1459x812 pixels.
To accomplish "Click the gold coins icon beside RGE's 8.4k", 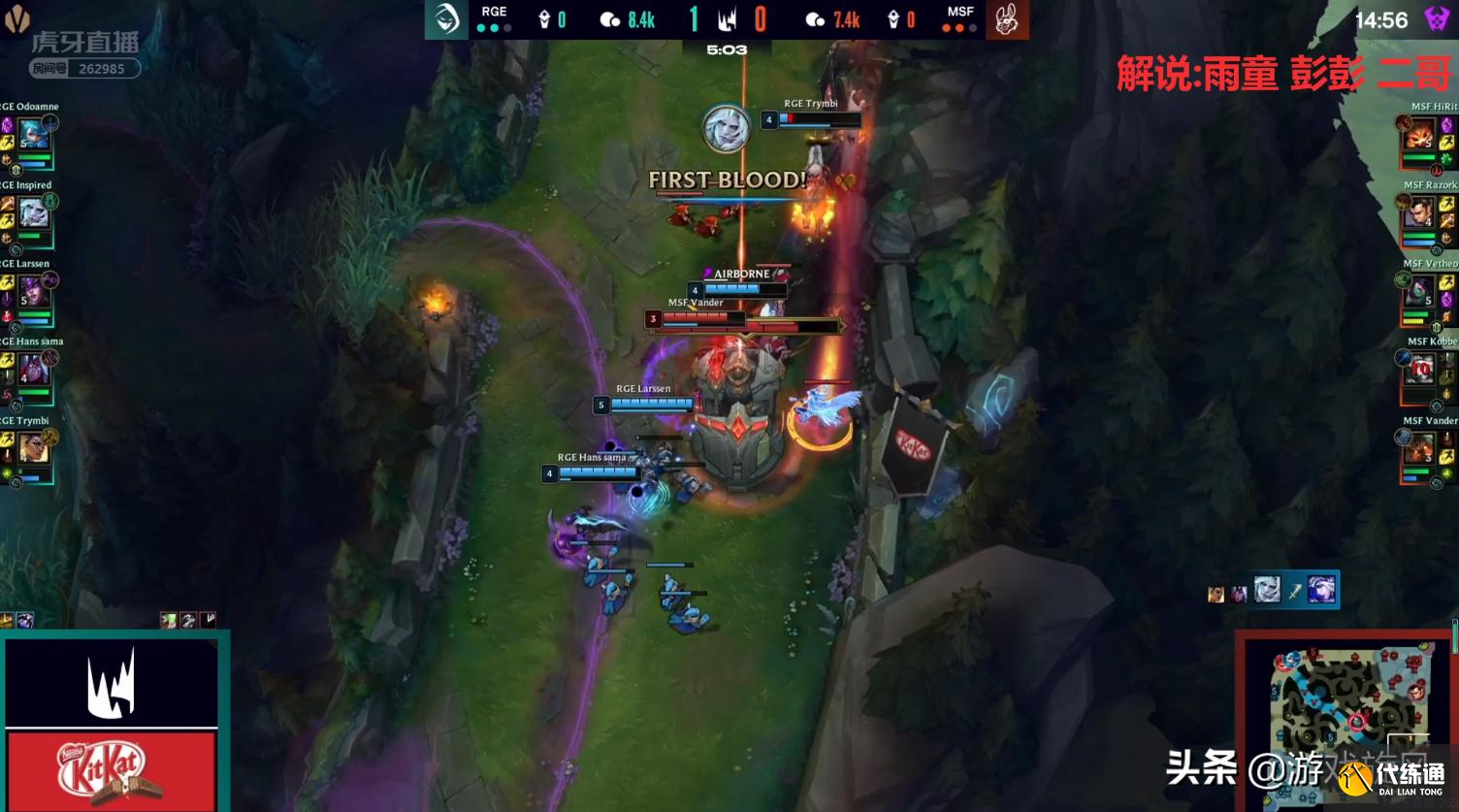I will coord(609,17).
